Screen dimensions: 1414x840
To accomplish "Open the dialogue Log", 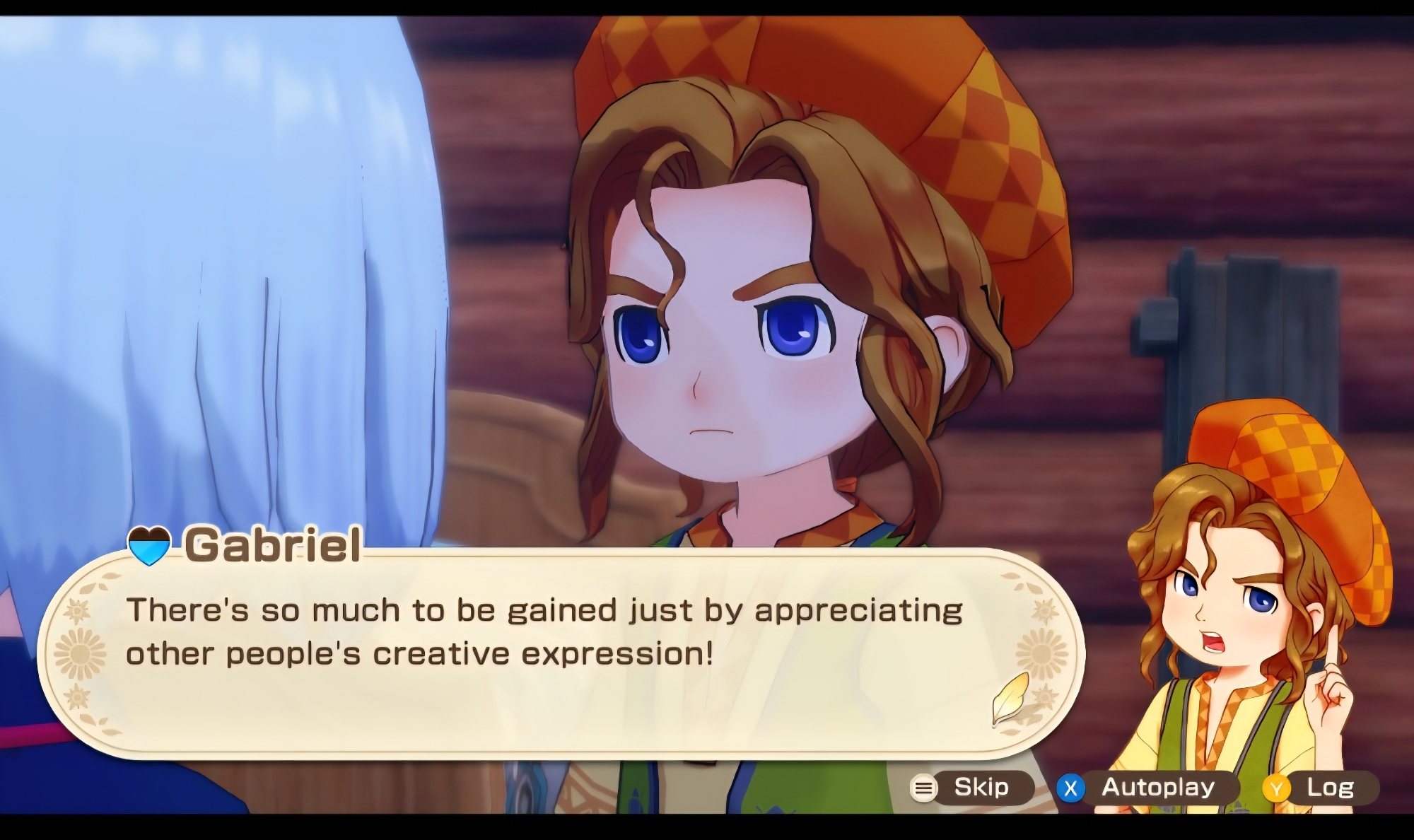I will [1320, 788].
